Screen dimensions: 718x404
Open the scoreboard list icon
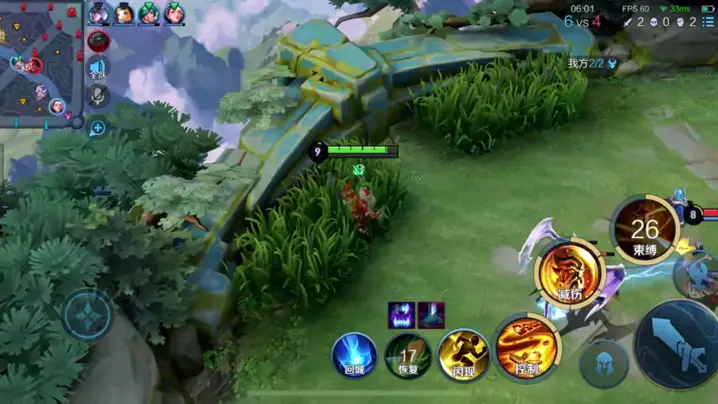(x=708, y=21)
